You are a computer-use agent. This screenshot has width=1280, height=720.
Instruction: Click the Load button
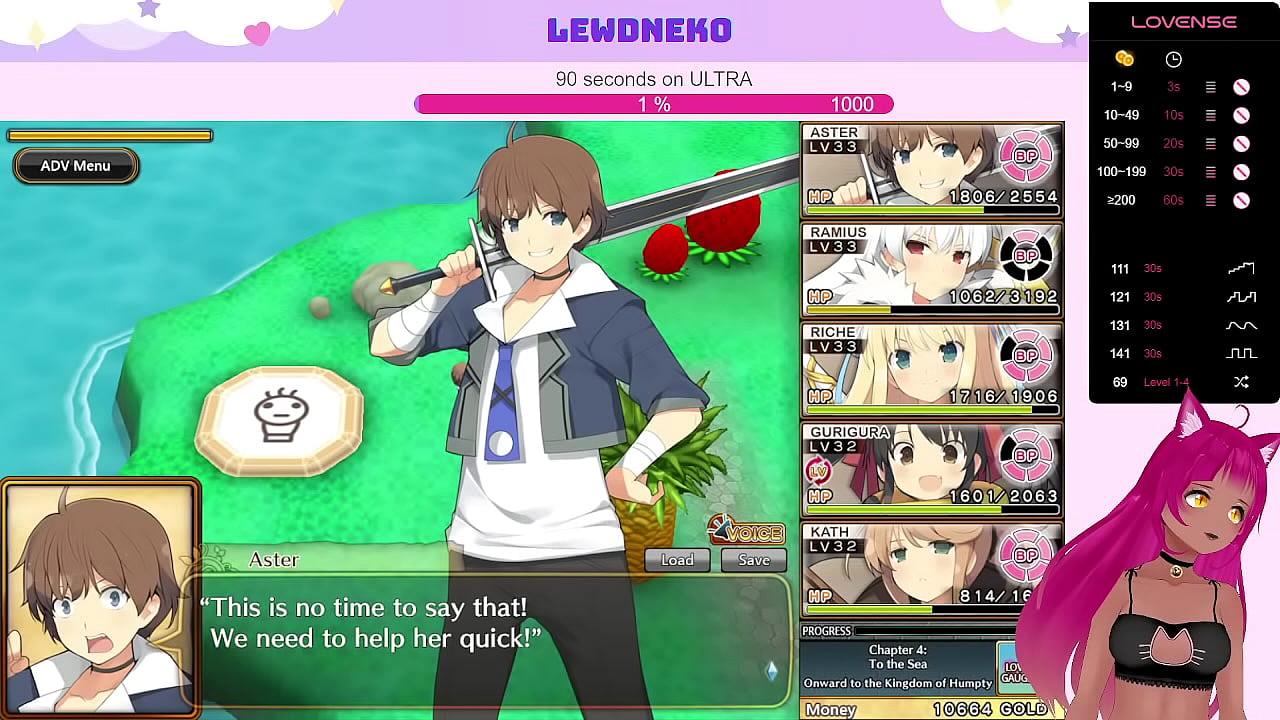tap(677, 560)
